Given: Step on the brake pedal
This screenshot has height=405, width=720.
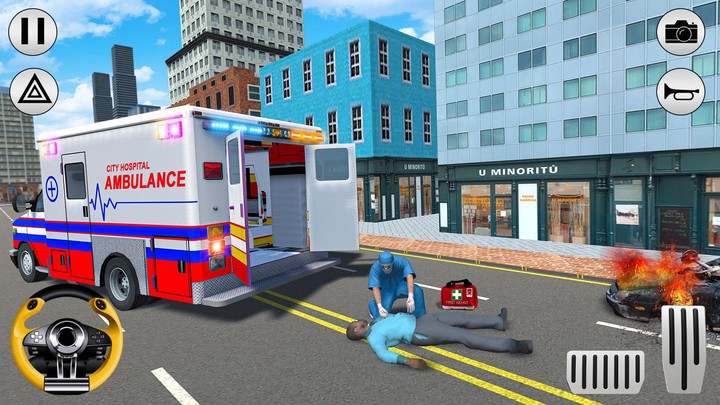Looking at the screenshot, I should pos(605,371).
